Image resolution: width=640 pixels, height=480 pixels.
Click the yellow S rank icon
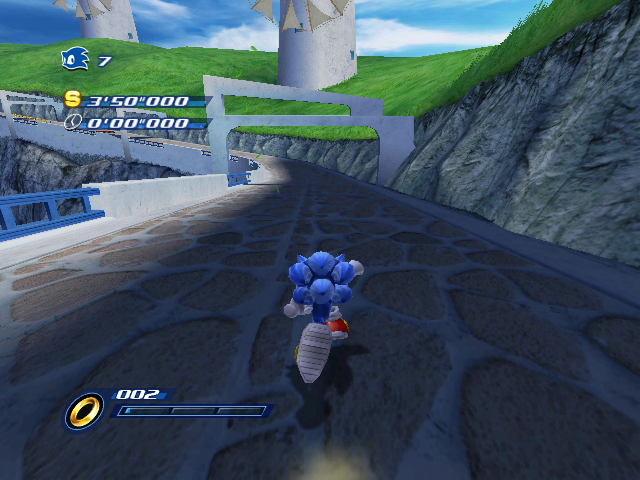tap(72, 99)
